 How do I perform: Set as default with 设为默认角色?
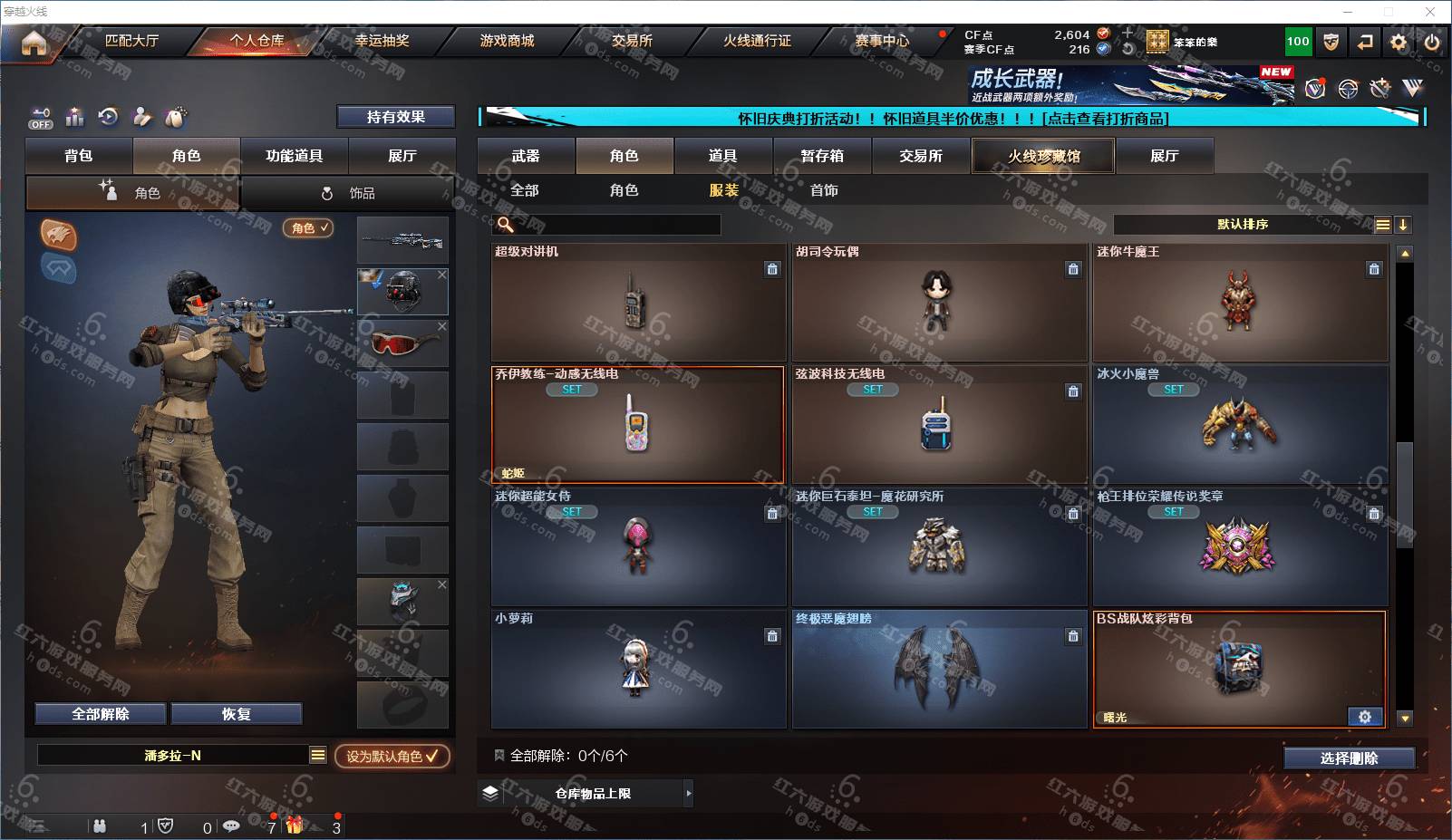click(392, 756)
